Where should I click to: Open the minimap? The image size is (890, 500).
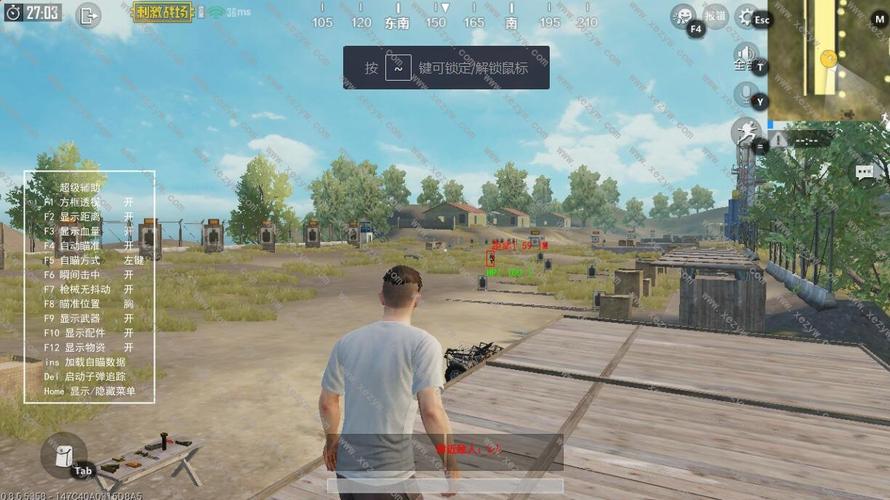(x=828, y=60)
